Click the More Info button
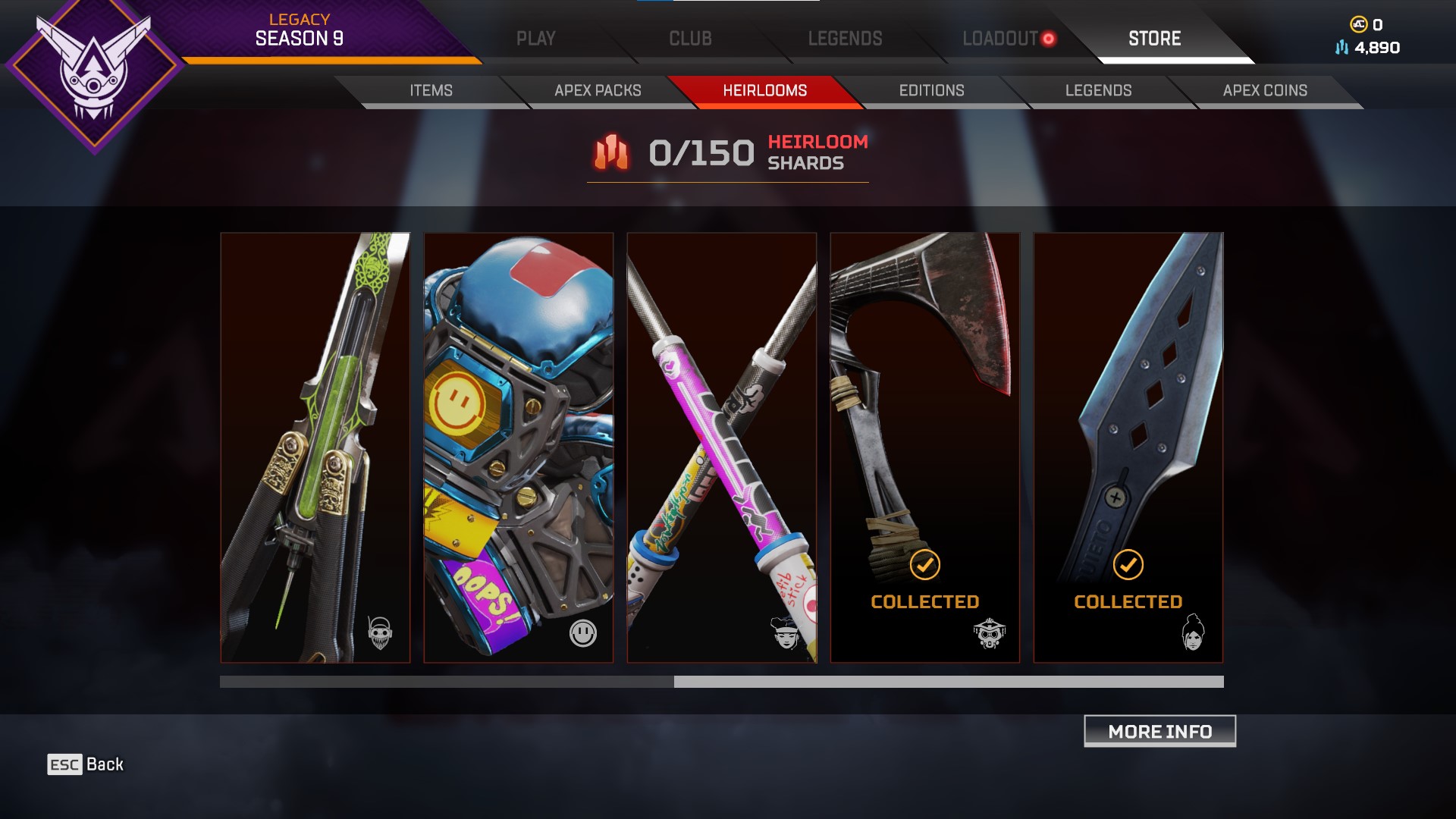The image size is (1456, 819). click(1159, 731)
